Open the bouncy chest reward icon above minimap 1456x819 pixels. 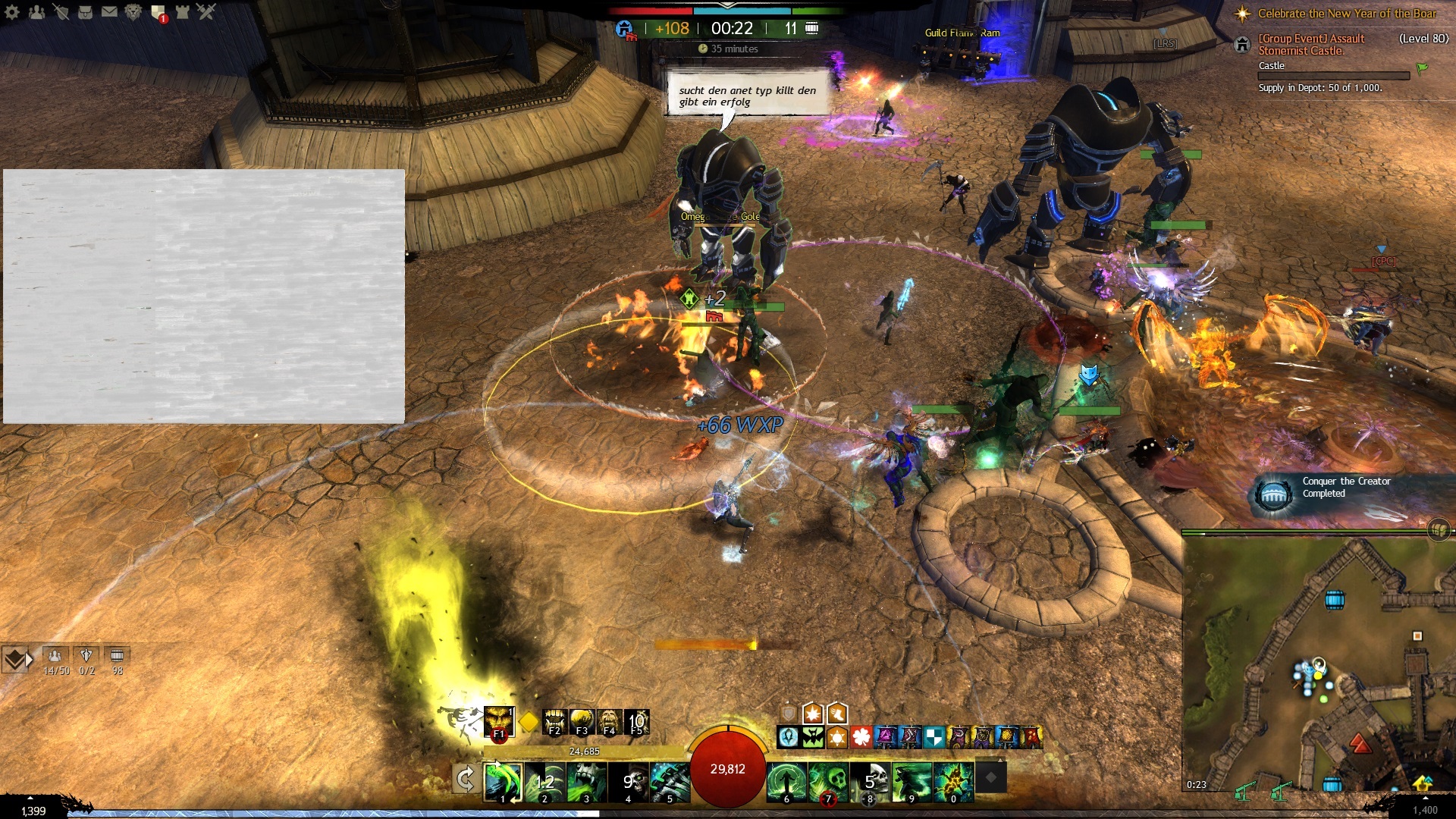click(x=1439, y=529)
